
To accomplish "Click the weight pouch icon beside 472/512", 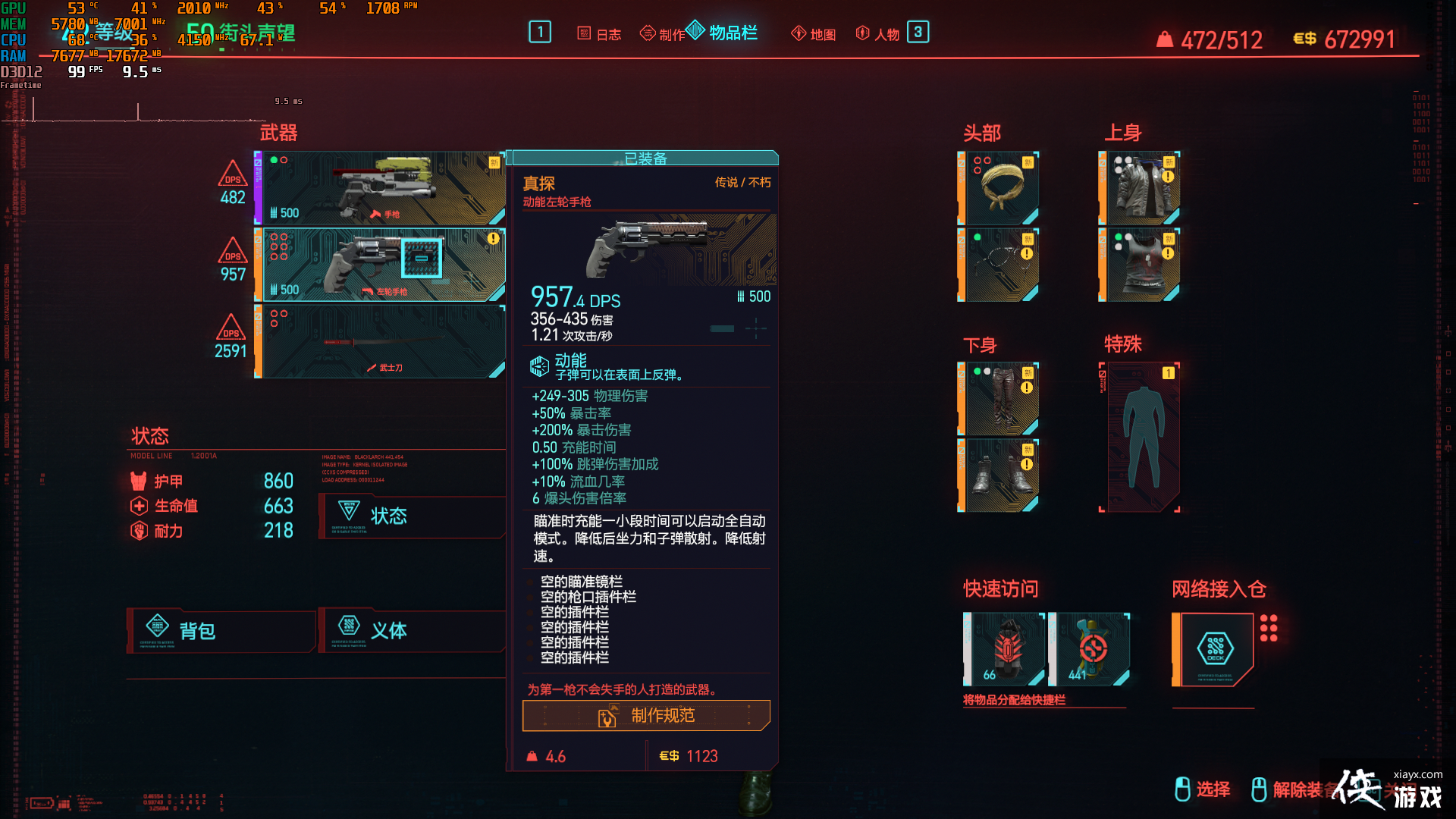I will [1163, 38].
